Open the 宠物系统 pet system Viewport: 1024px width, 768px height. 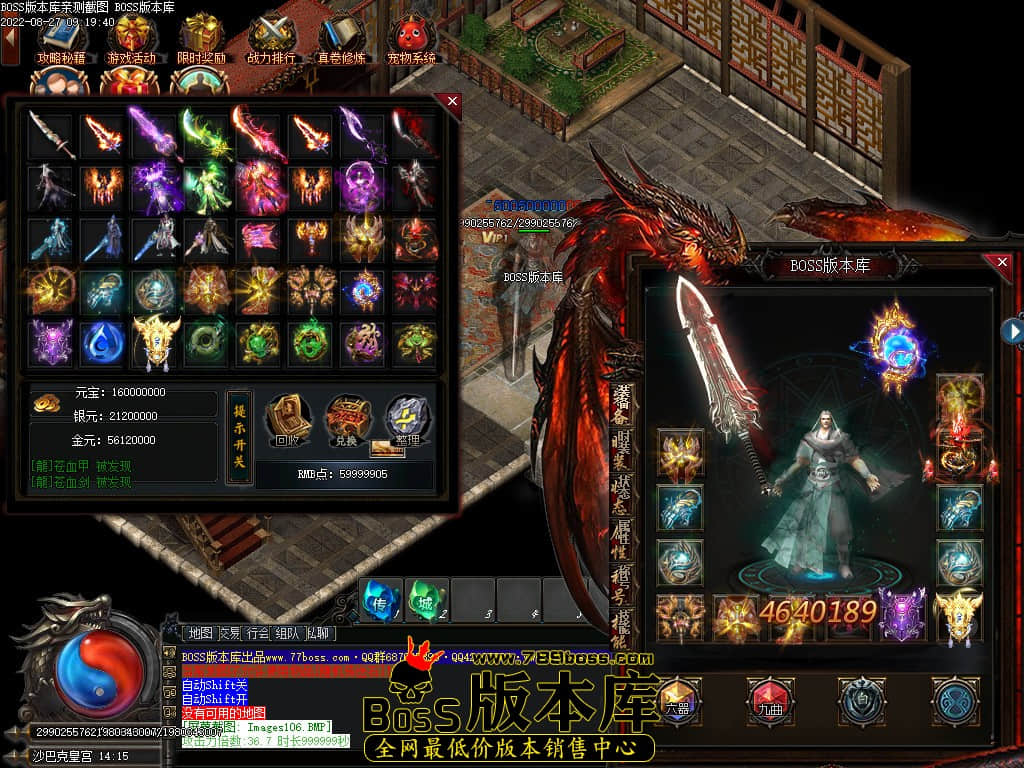click(x=411, y=38)
